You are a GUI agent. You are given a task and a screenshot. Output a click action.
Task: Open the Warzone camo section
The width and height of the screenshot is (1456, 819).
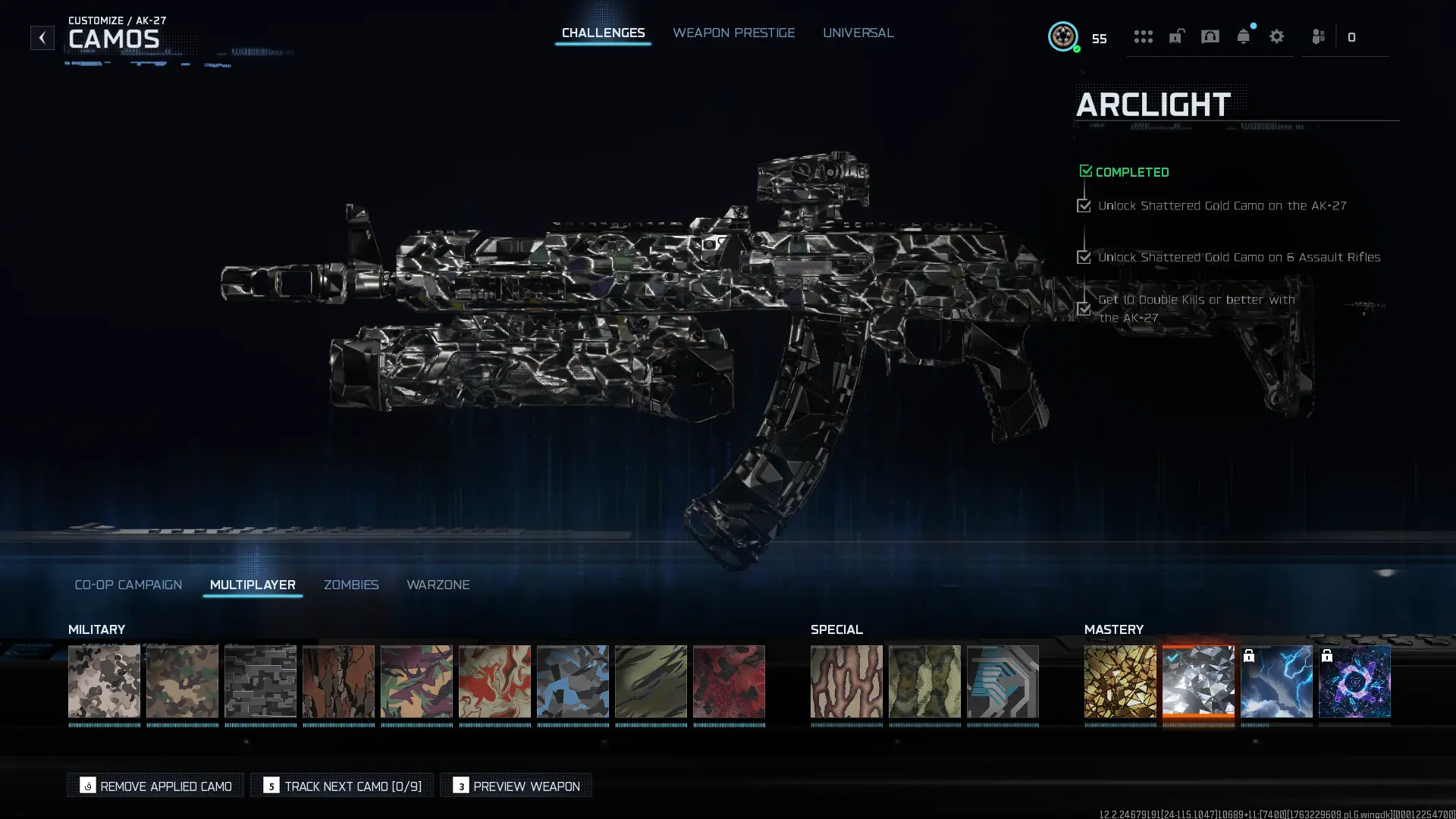(x=438, y=585)
